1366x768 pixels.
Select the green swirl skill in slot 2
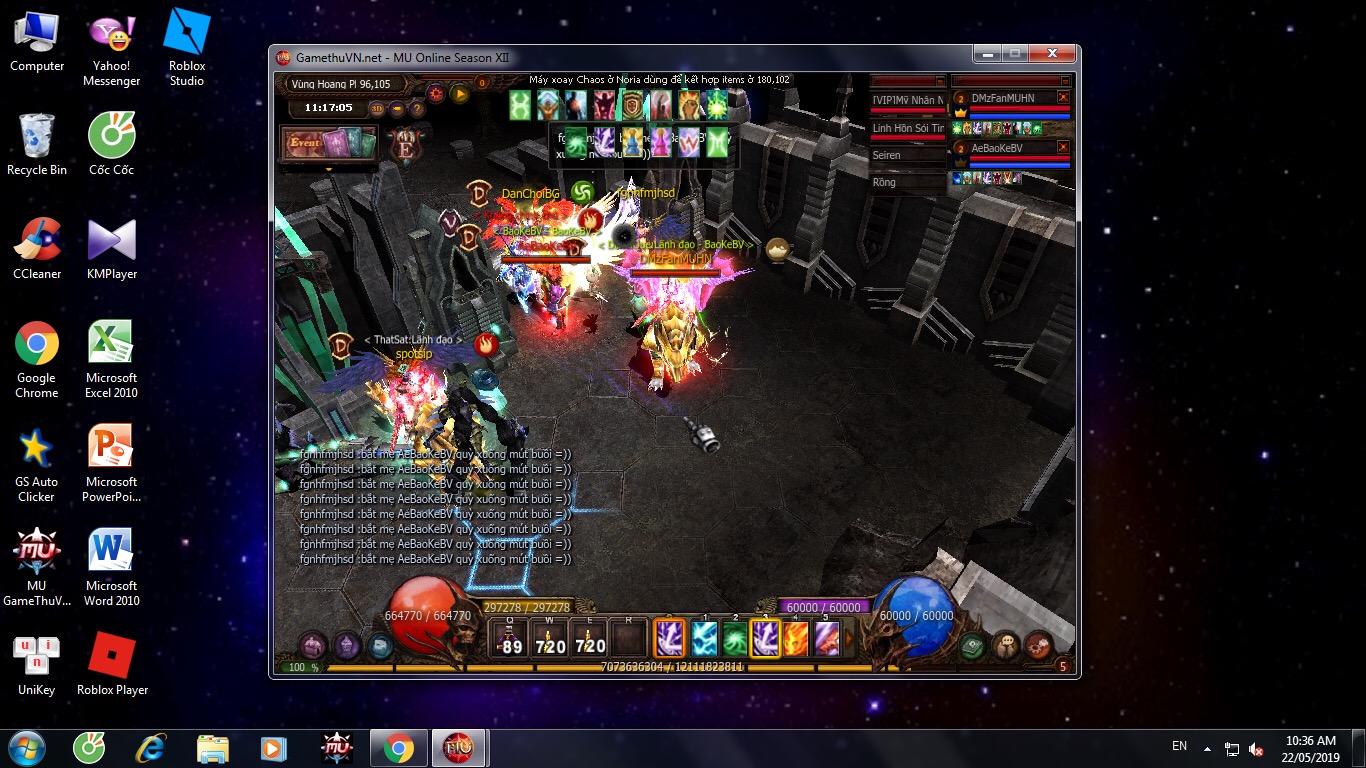click(x=735, y=639)
